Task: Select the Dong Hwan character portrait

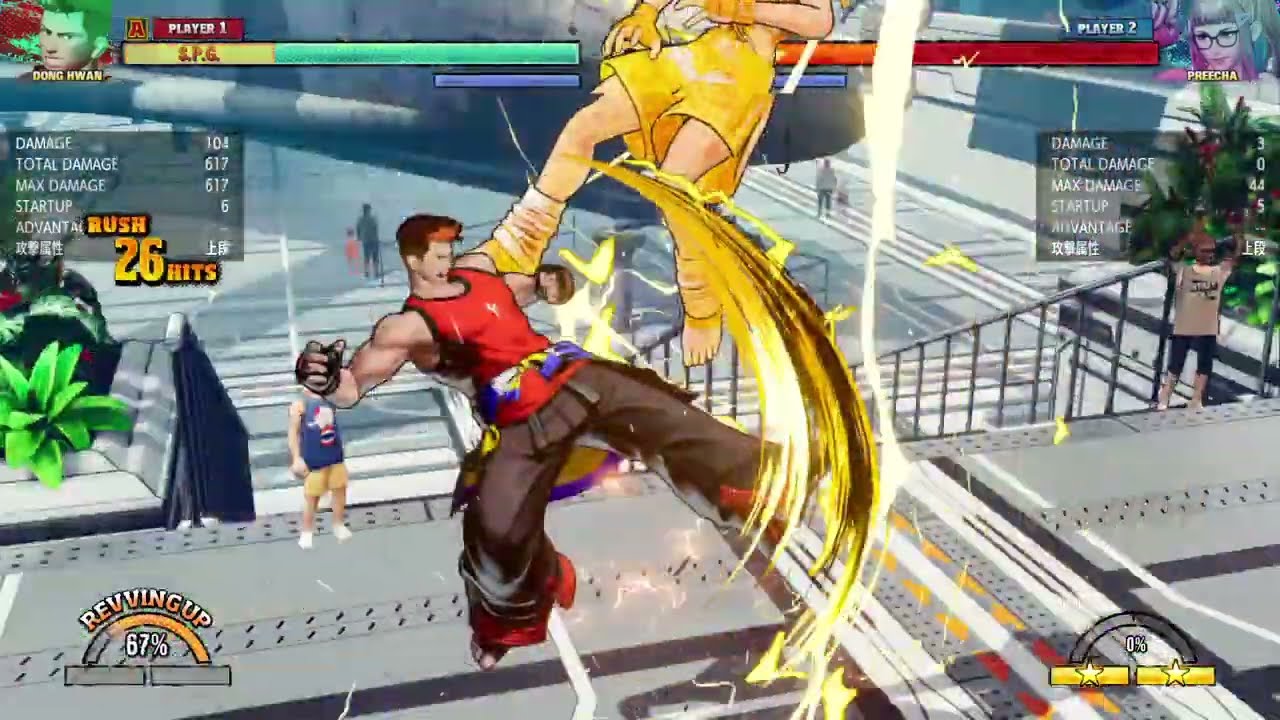Action: 62,38
